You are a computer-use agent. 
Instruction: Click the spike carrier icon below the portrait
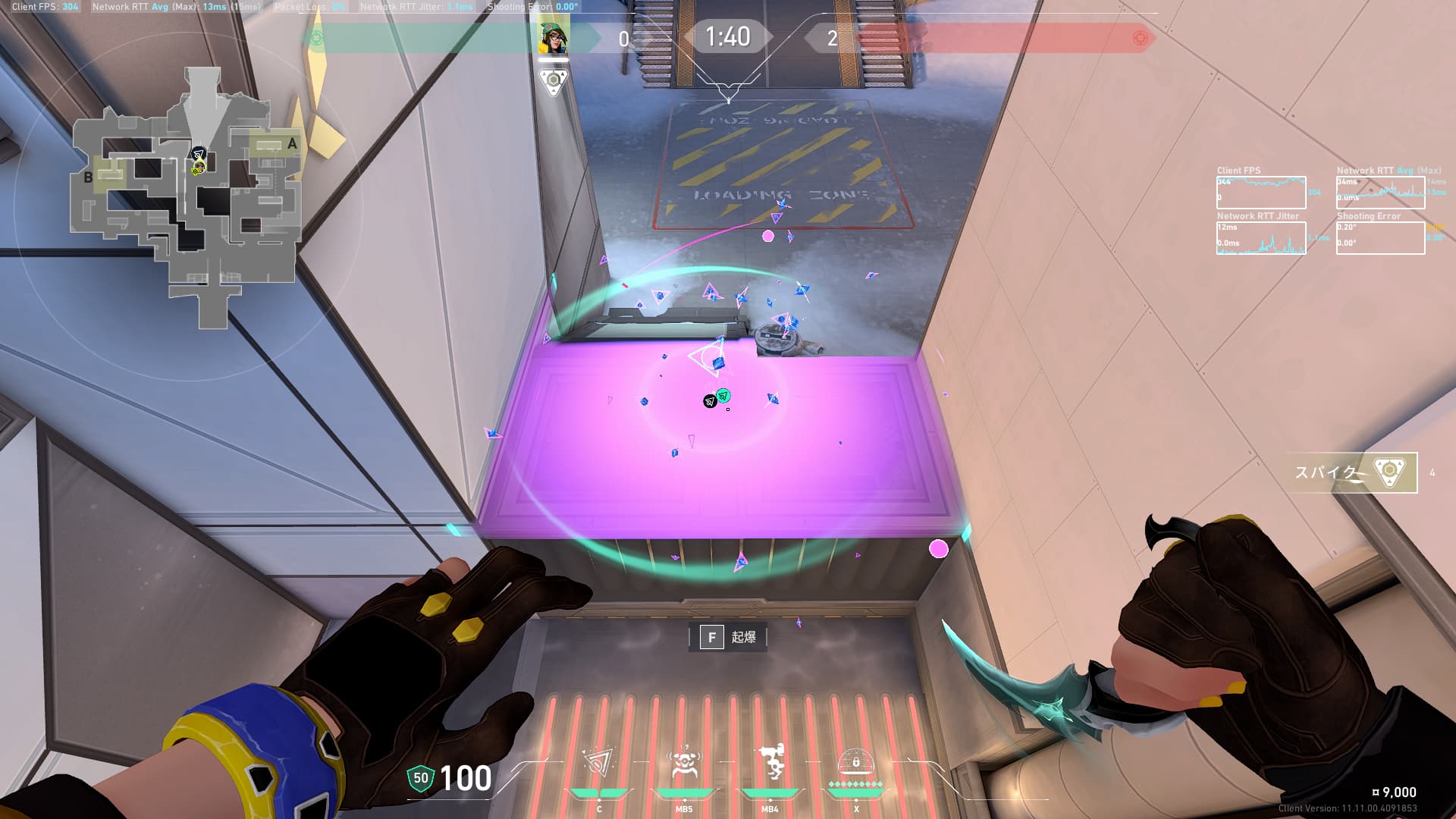tap(554, 80)
